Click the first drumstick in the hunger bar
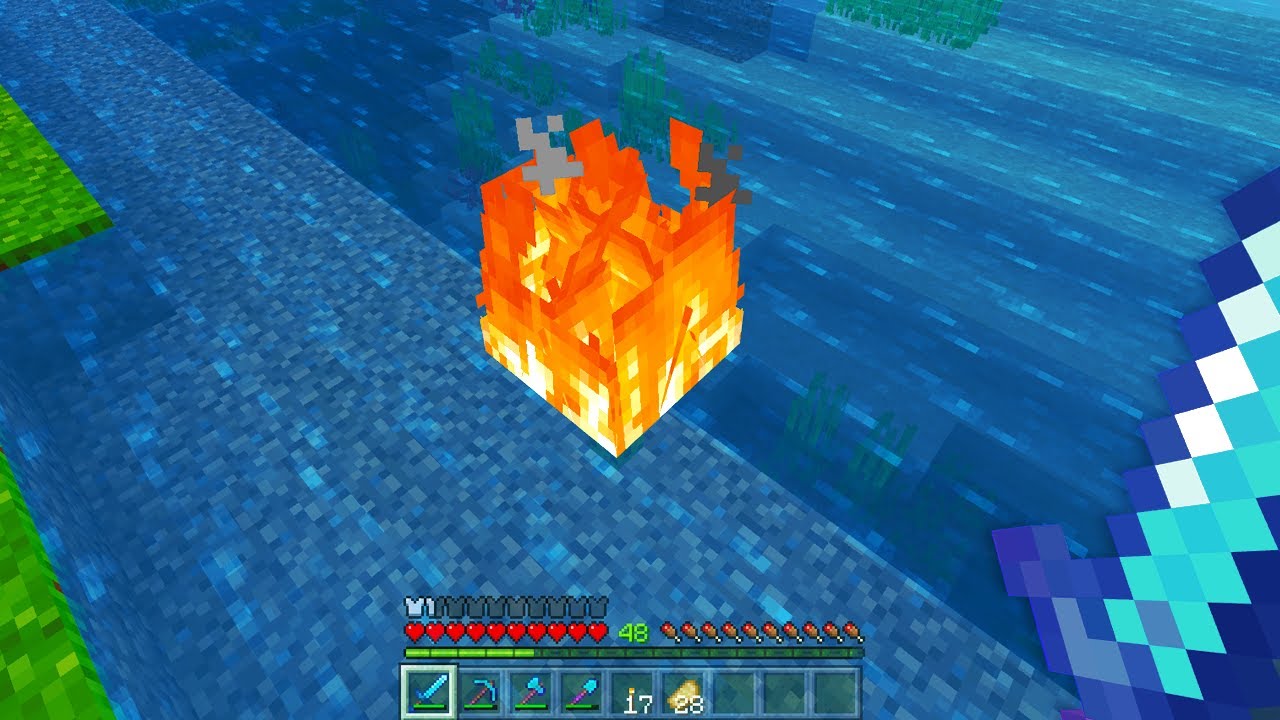Screen dimensions: 1280x720 point(668,631)
